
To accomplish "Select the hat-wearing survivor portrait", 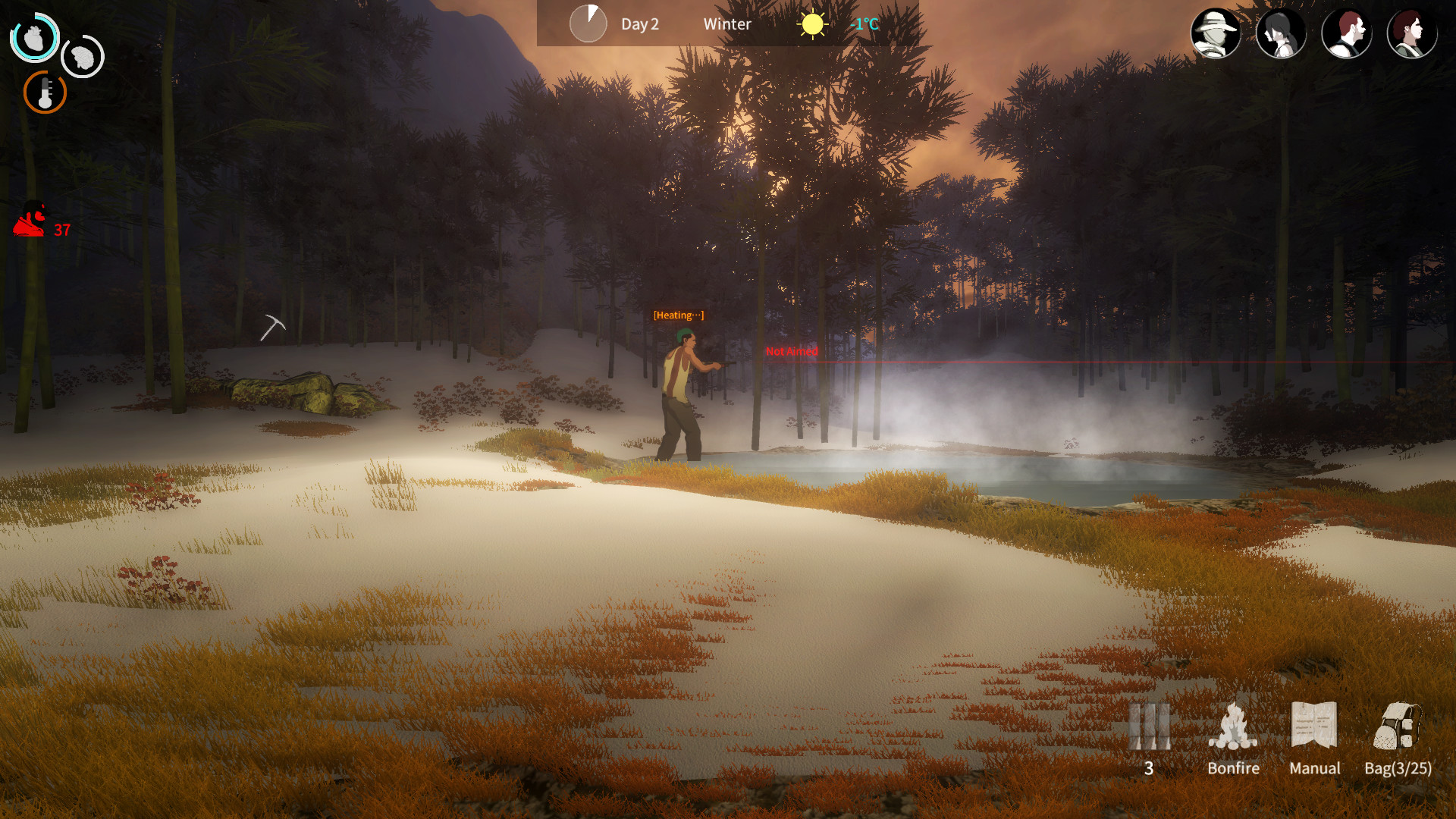I will coord(1216,32).
